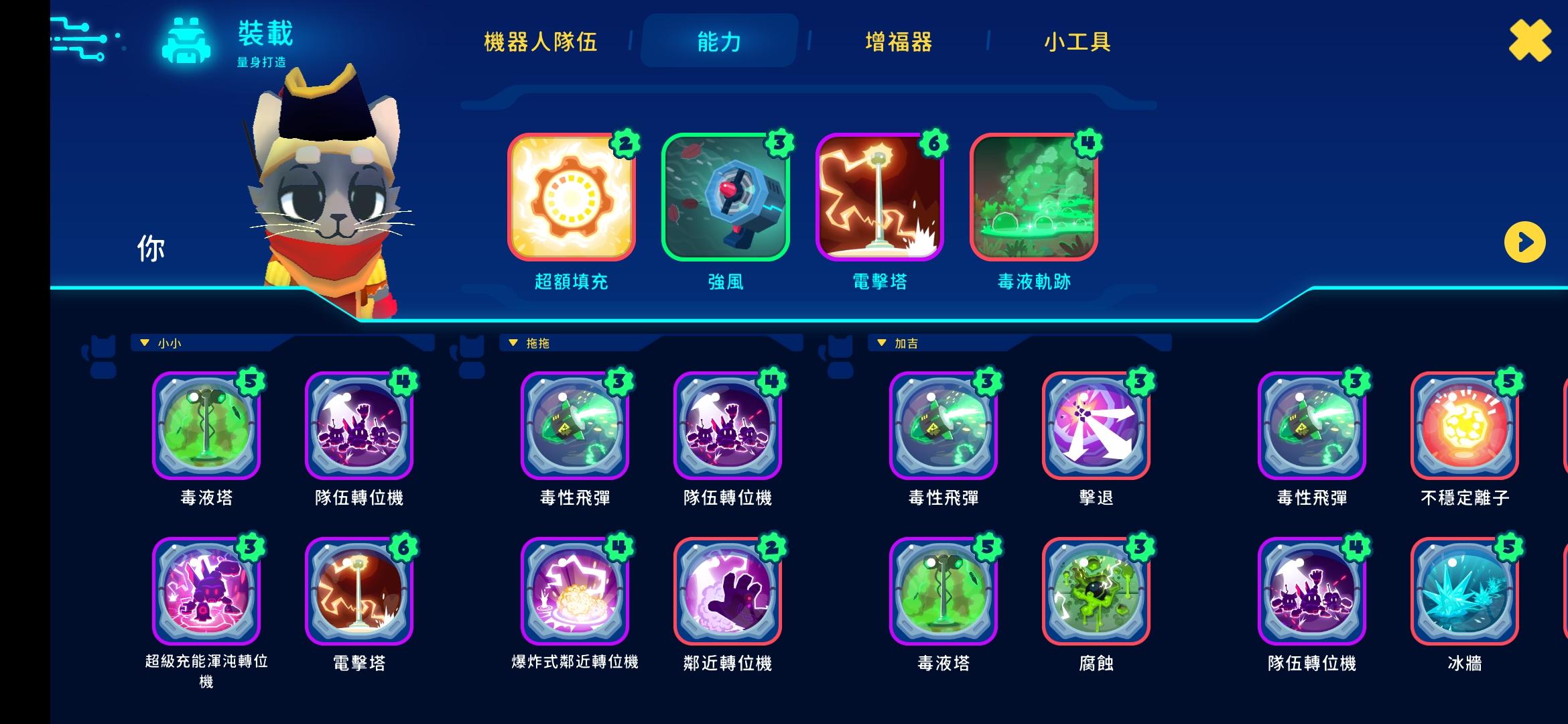Switch to the 機器人隊伍 tab
Screen dimensions: 1568x724
tap(540, 42)
